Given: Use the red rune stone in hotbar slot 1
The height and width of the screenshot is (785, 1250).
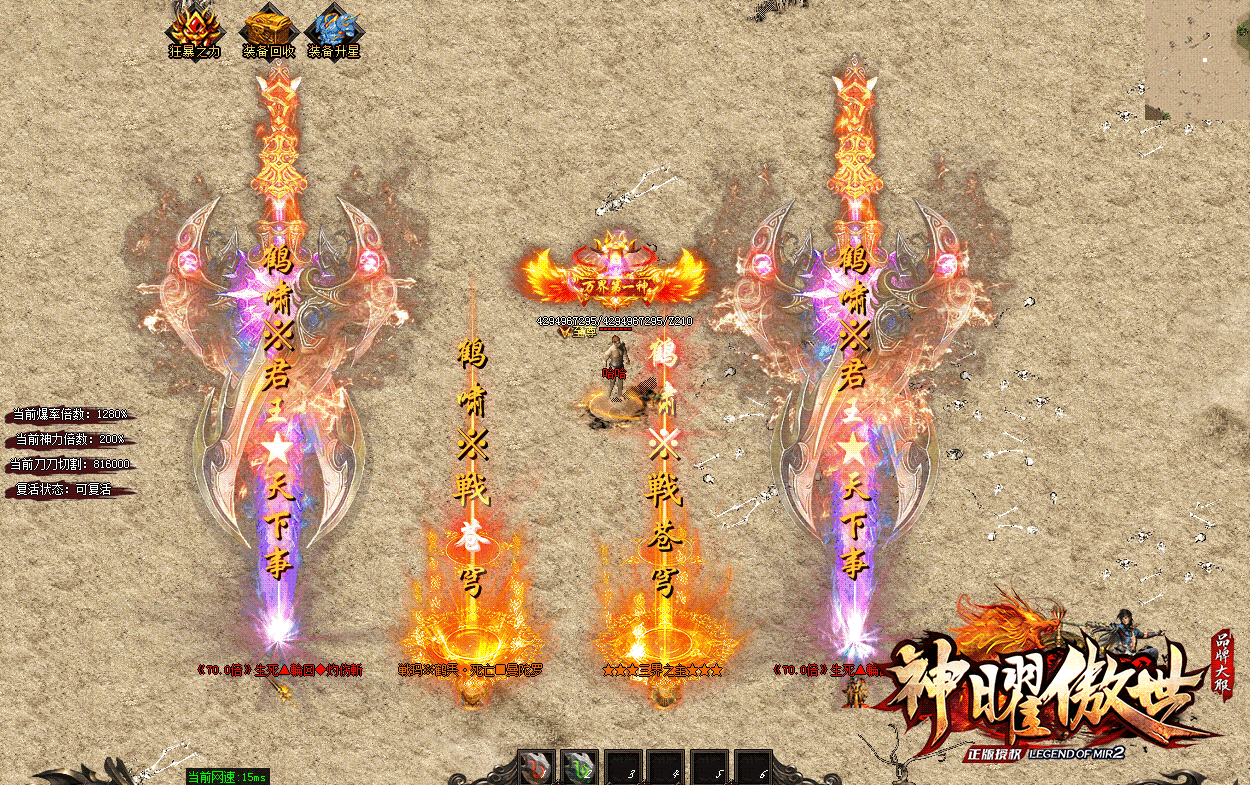Looking at the screenshot, I should (537, 767).
